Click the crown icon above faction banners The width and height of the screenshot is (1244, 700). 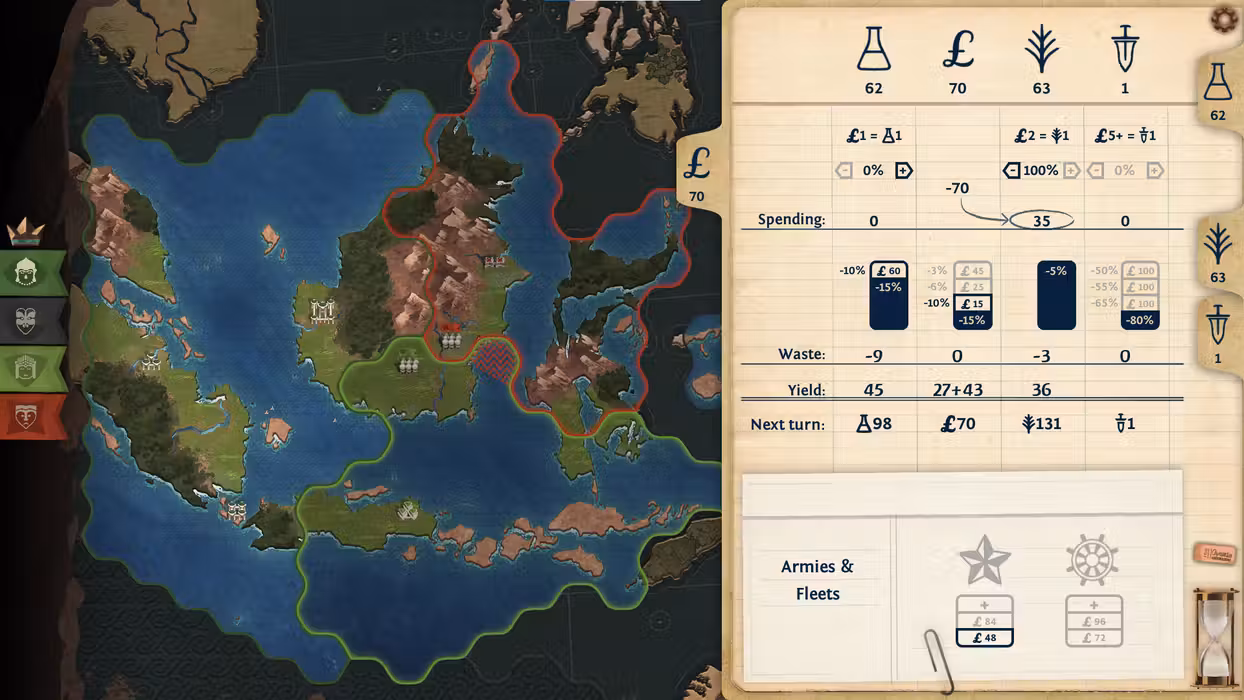pos(25,232)
